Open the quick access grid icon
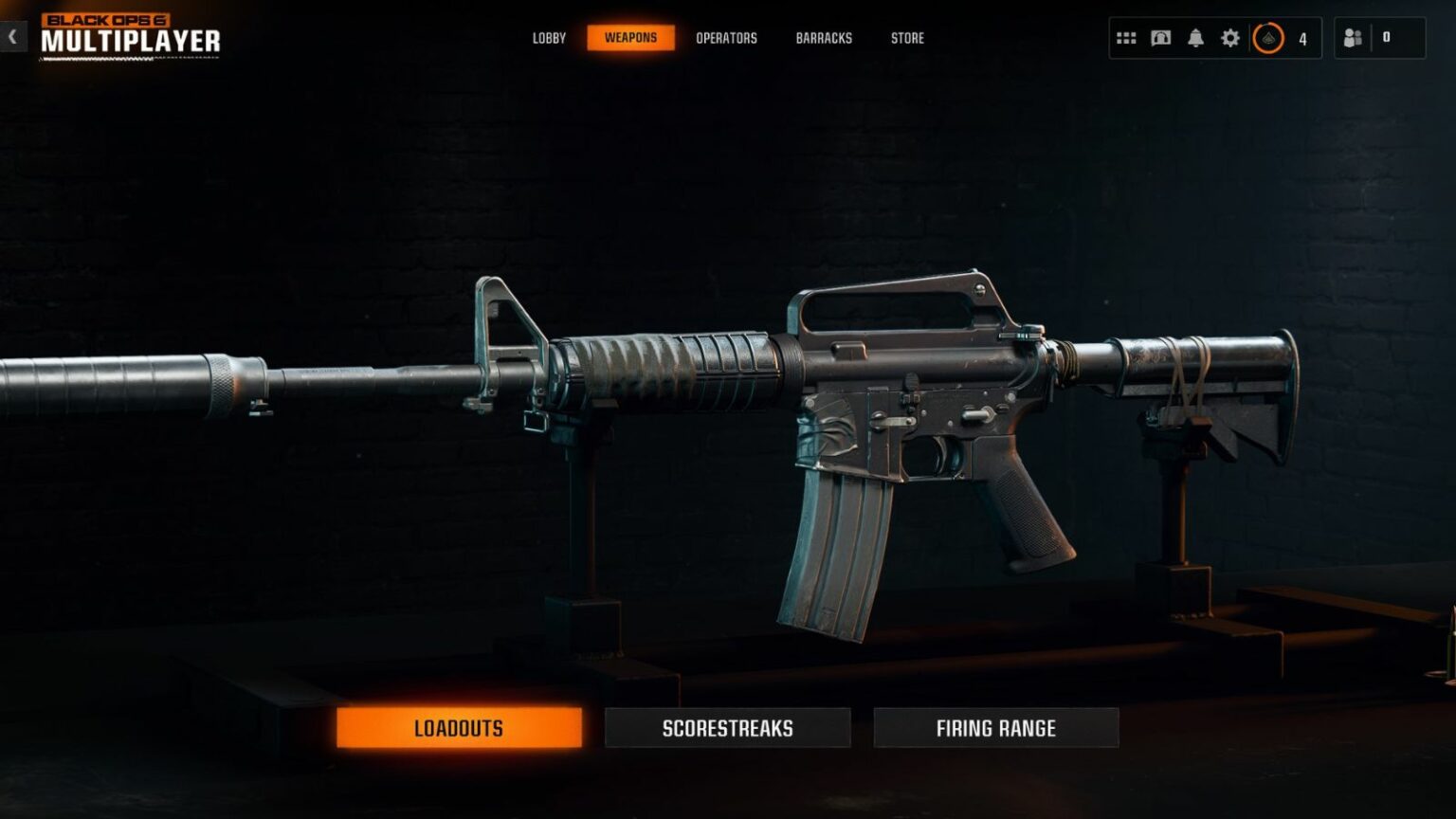 (x=1127, y=38)
